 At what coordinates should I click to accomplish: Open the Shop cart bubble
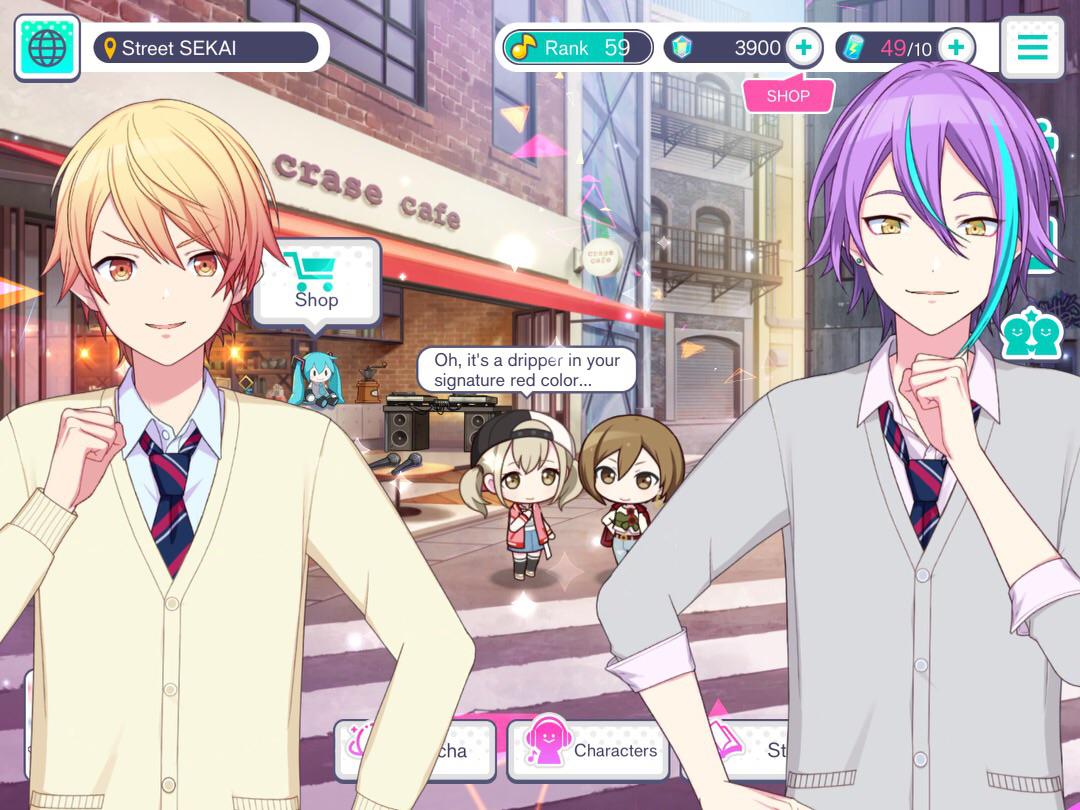click(x=316, y=282)
